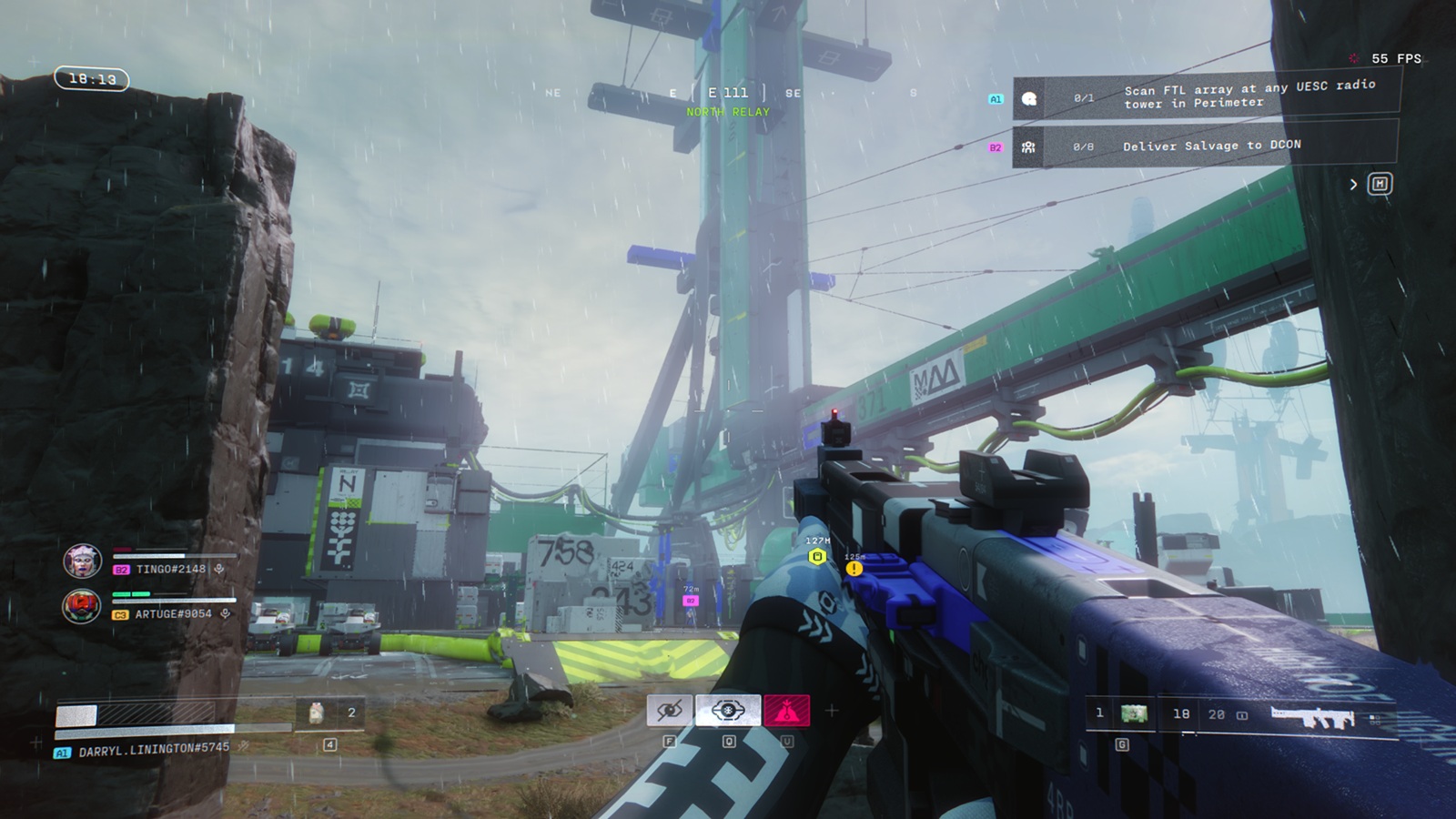The image size is (1456, 819).
Task: Select the green grenade slot
Action: pyautogui.click(x=1134, y=714)
